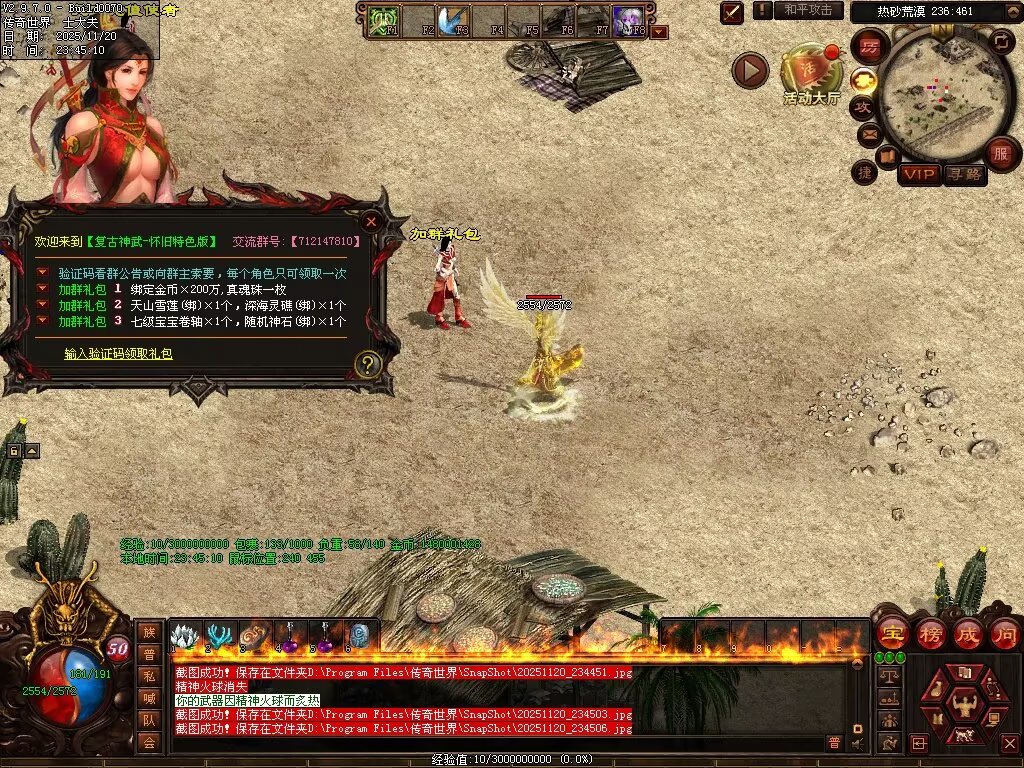Close the welcome gift dialog
This screenshot has height=768, width=1024.
click(371, 221)
